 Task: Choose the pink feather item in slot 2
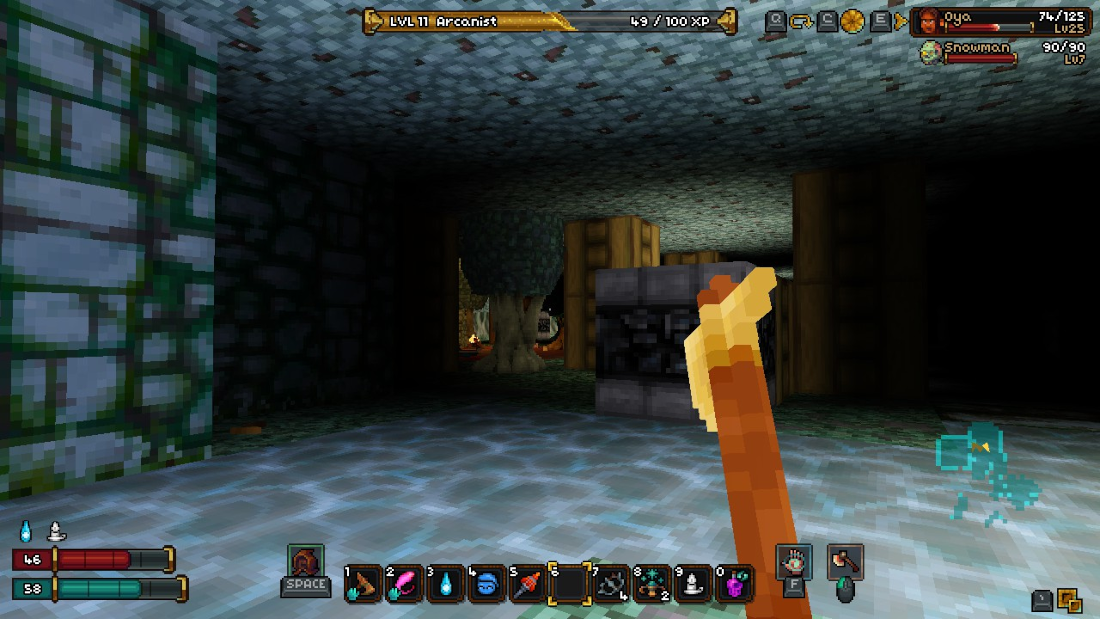[404, 584]
